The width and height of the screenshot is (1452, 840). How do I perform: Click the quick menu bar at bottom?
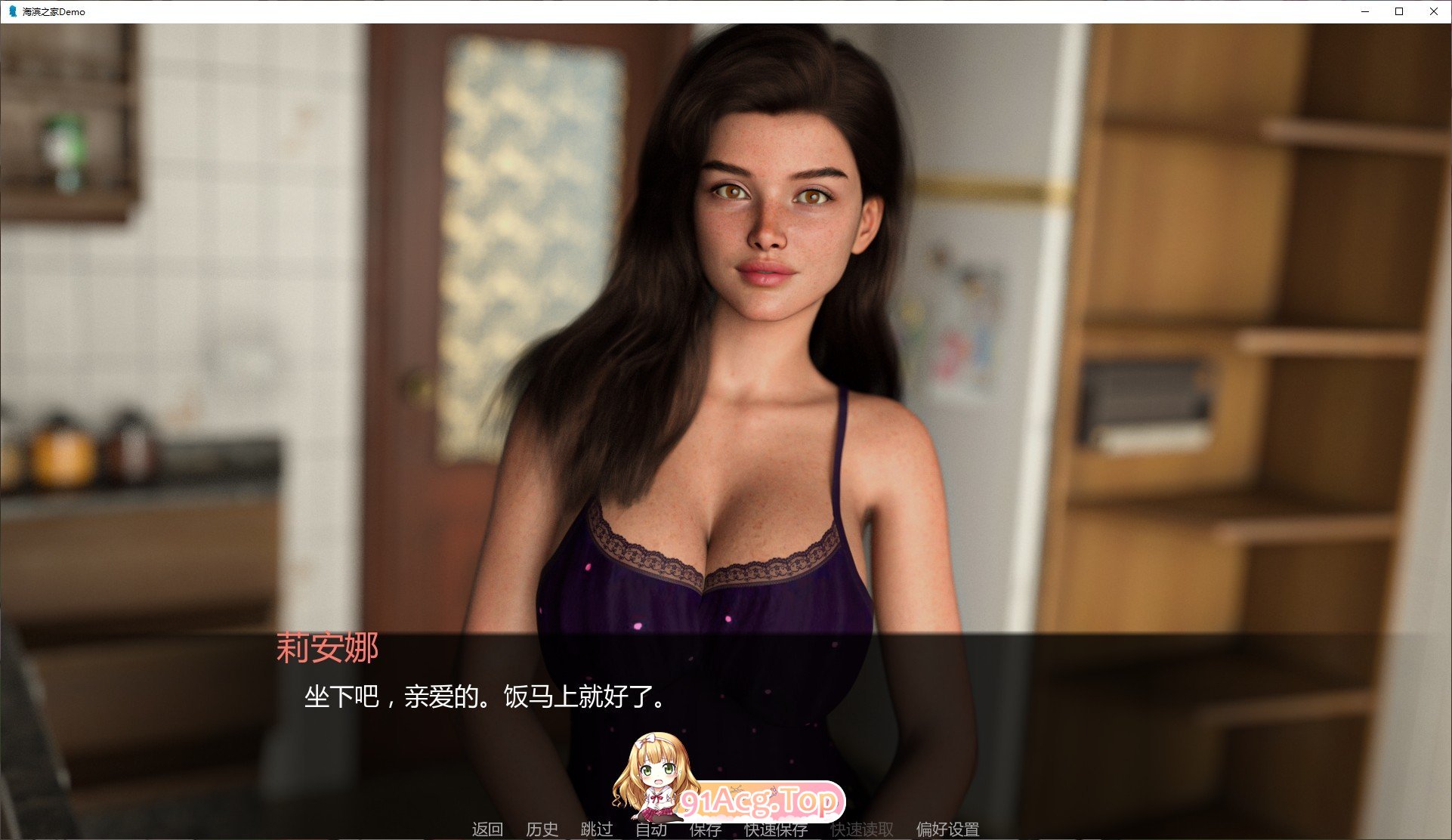[718, 829]
